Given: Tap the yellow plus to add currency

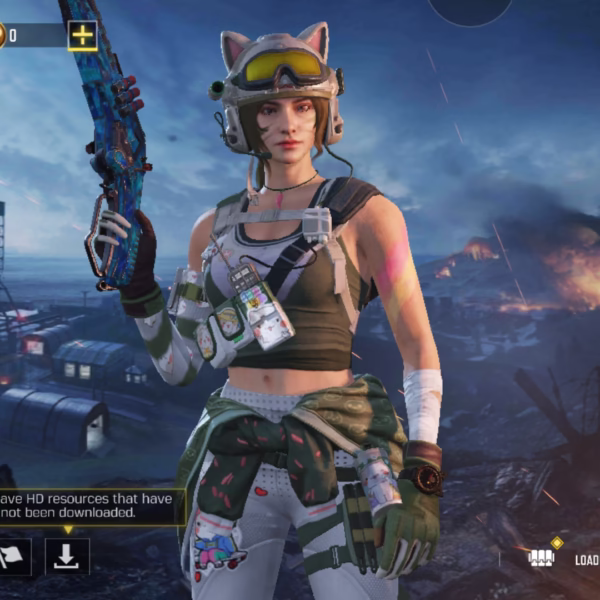Looking at the screenshot, I should (x=82, y=36).
